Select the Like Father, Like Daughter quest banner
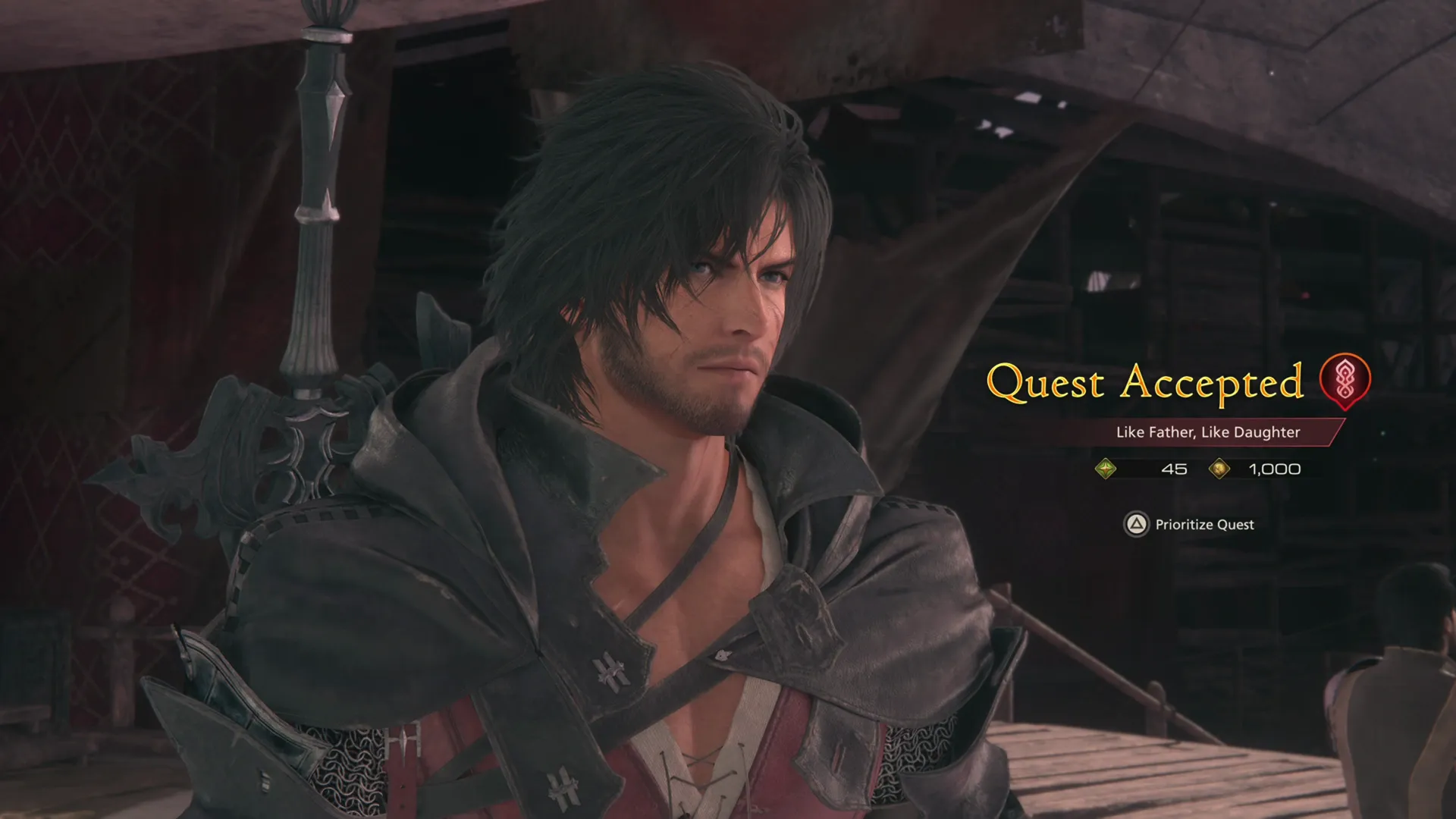 pyautogui.click(x=1209, y=433)
